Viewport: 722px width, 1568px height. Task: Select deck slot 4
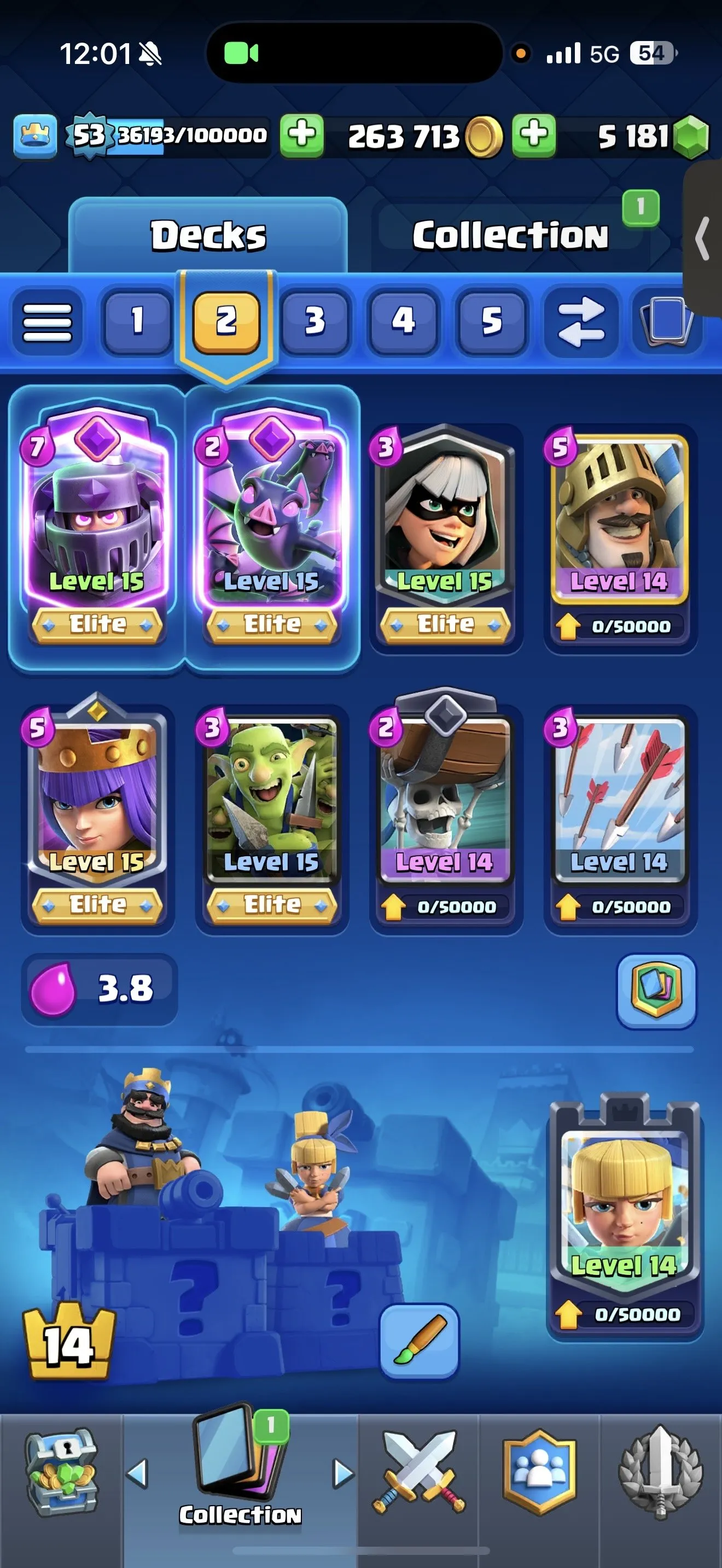404,321
